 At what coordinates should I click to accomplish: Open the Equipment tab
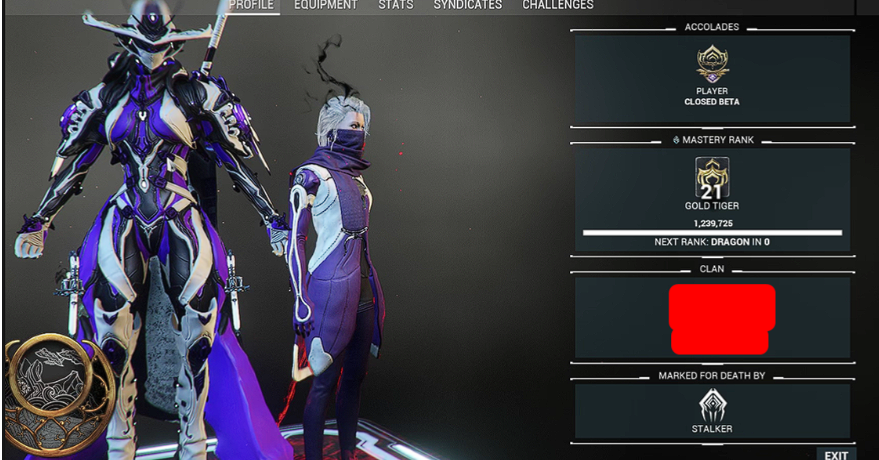pos(325,5)
